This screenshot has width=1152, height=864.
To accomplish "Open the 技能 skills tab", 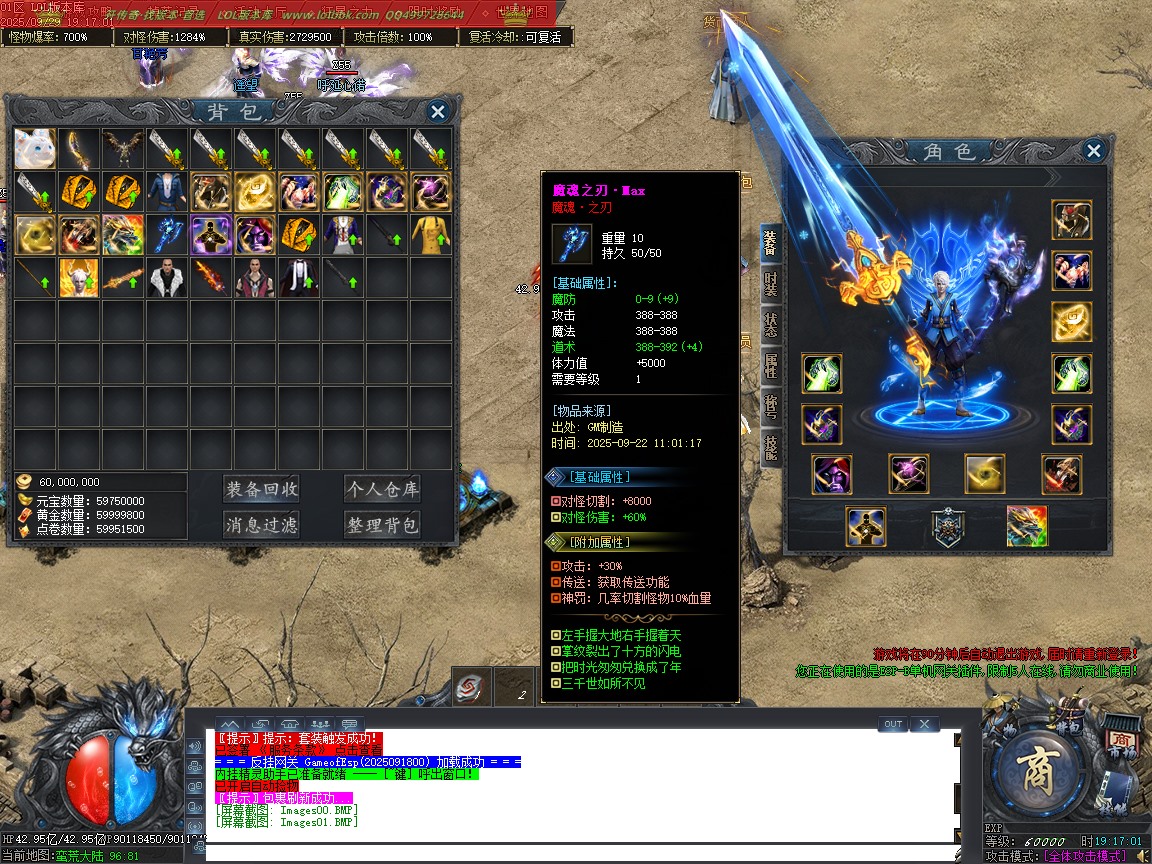I will point(771,447).
